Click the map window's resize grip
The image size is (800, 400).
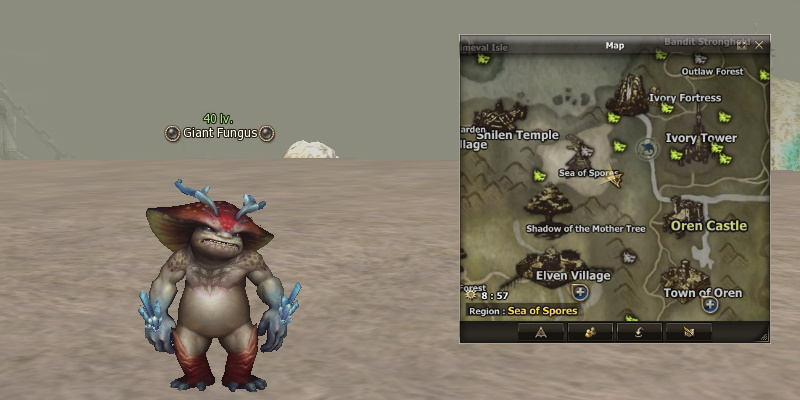[765, 338]
